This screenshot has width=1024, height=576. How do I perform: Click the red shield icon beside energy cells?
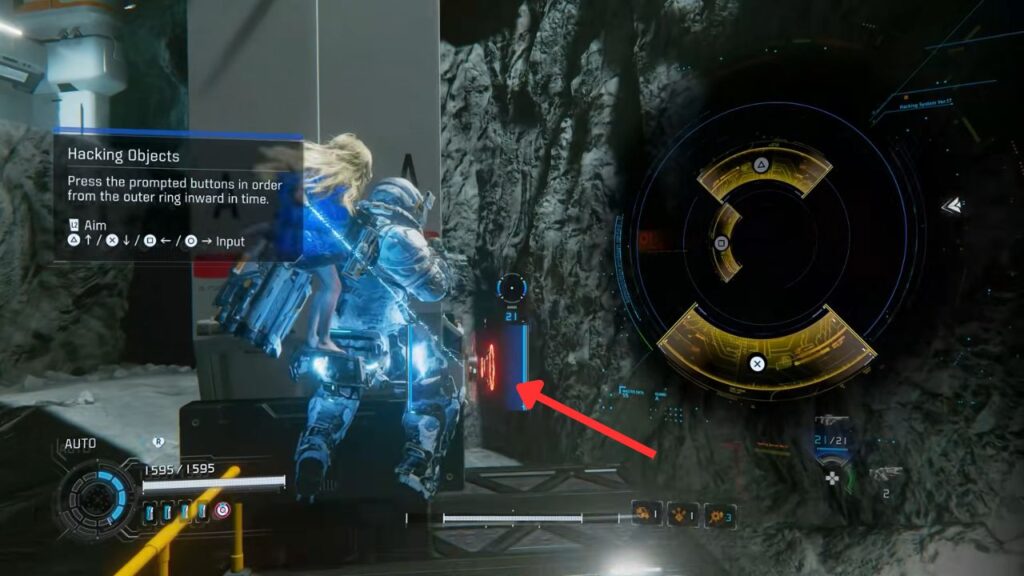[222, 511]
